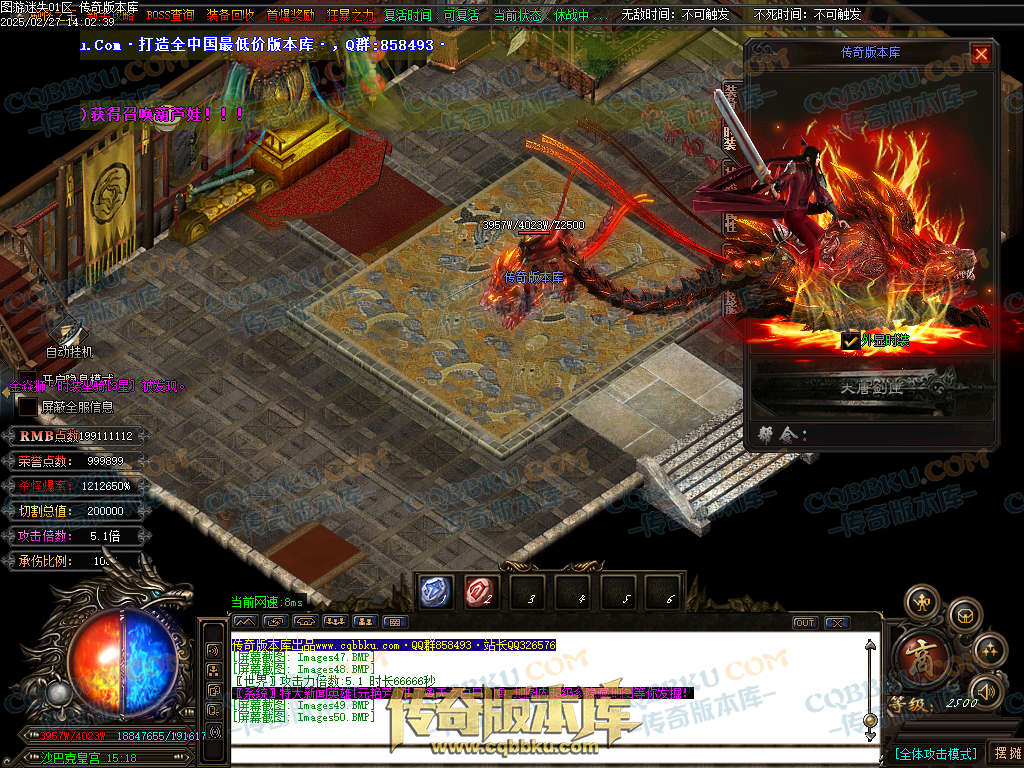This screenshot has width=1024, height=768.
Task: Click the OUT button above the chat
Action: (805, 622)
